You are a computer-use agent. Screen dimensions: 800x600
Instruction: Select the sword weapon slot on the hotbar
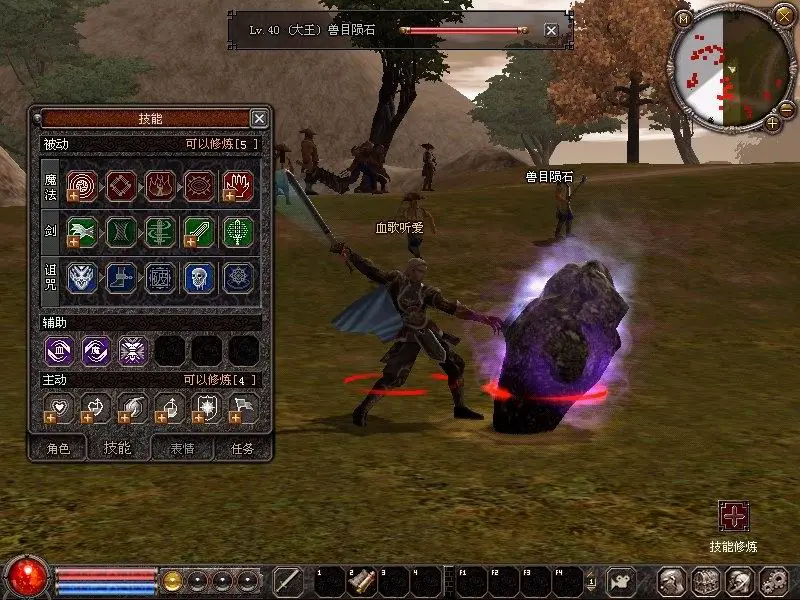pyautogui.click(x=288, y=581)
